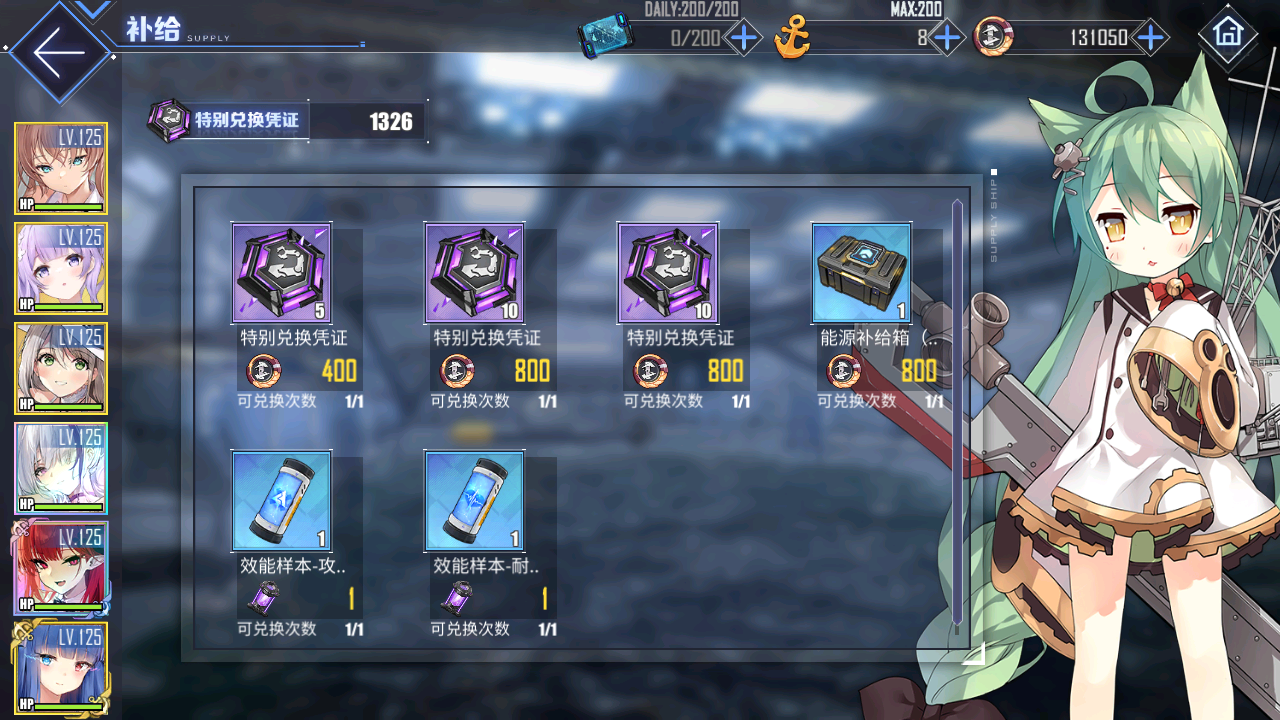Choose the lavender-haired character portrait
Image resolution: width=1280 pixels, height=720 pixels.
[x=61, y=269]
